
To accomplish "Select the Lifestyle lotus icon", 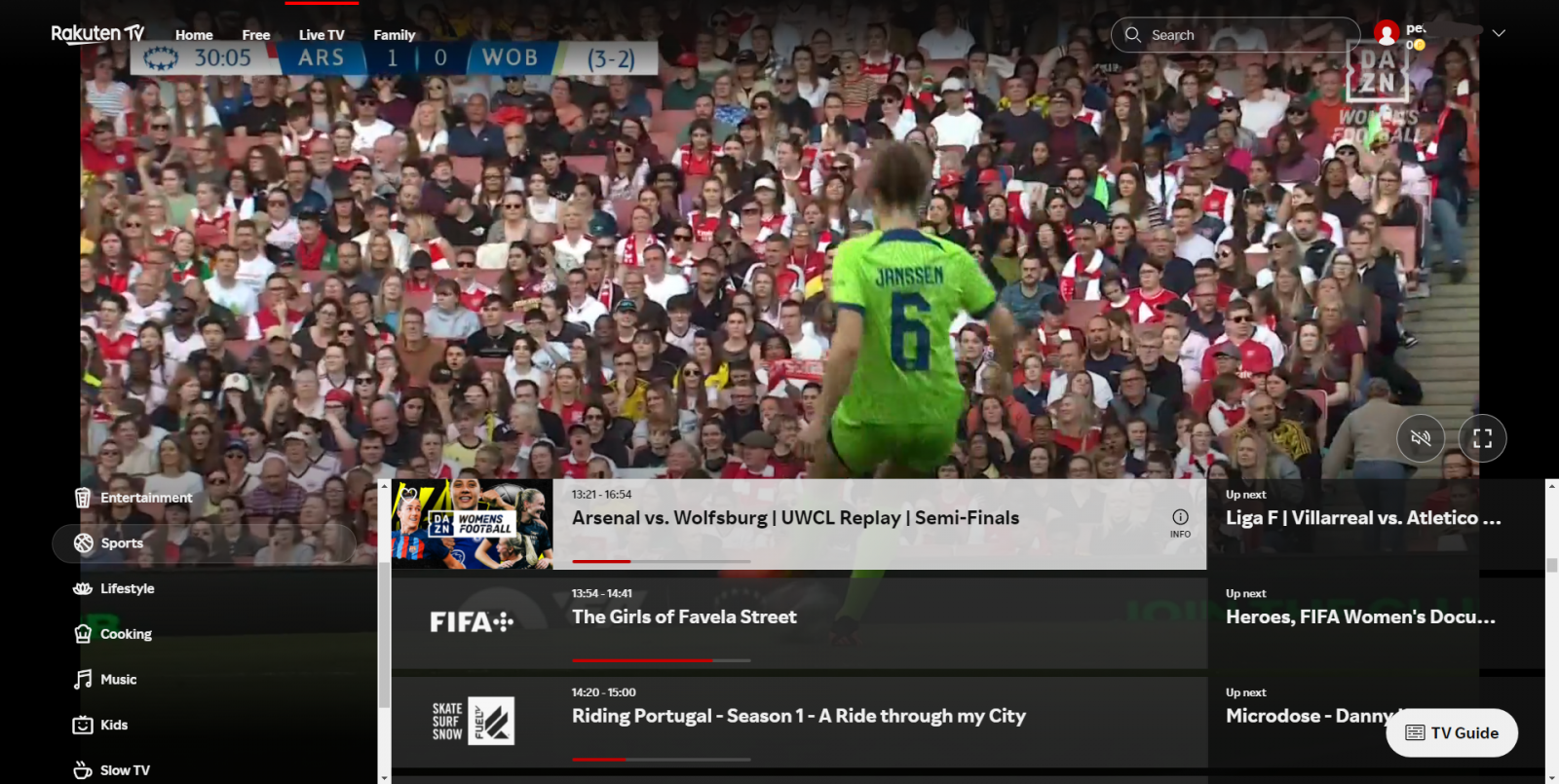I will click(x=82, y=588).
